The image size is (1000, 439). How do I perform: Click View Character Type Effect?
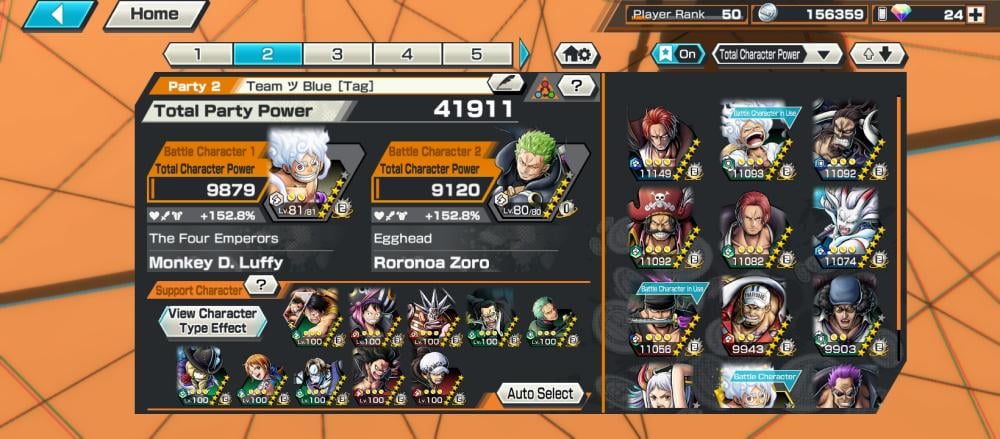click(x=212, y=321)
